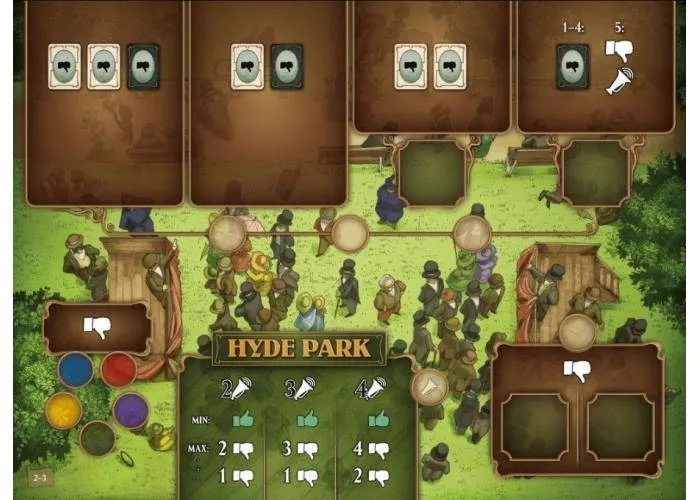Select the red color circle

119,369
